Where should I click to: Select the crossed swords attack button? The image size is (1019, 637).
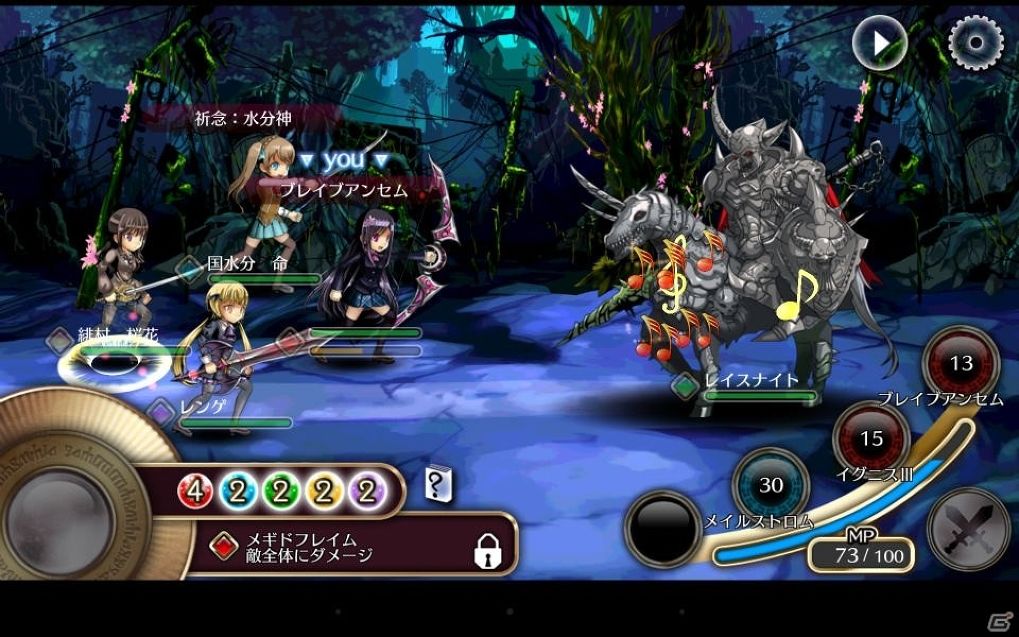tap(968, 529)
